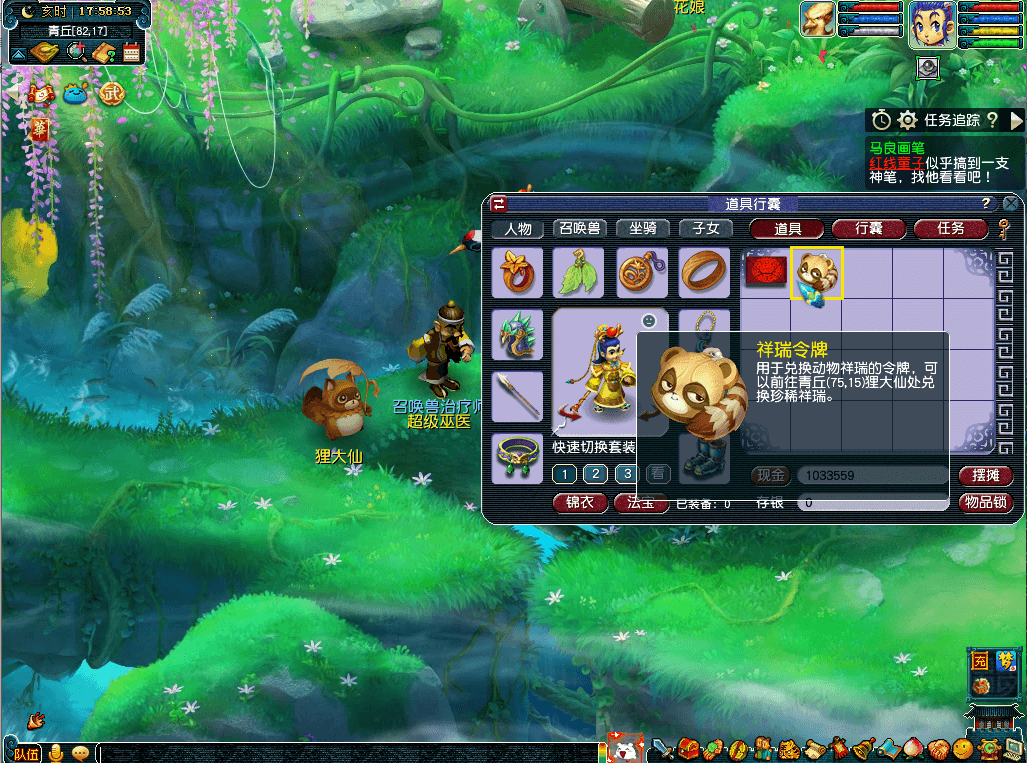
Task: Select the 祥瑞令牌 raccoon token item
Action: [x=817, y=273]
